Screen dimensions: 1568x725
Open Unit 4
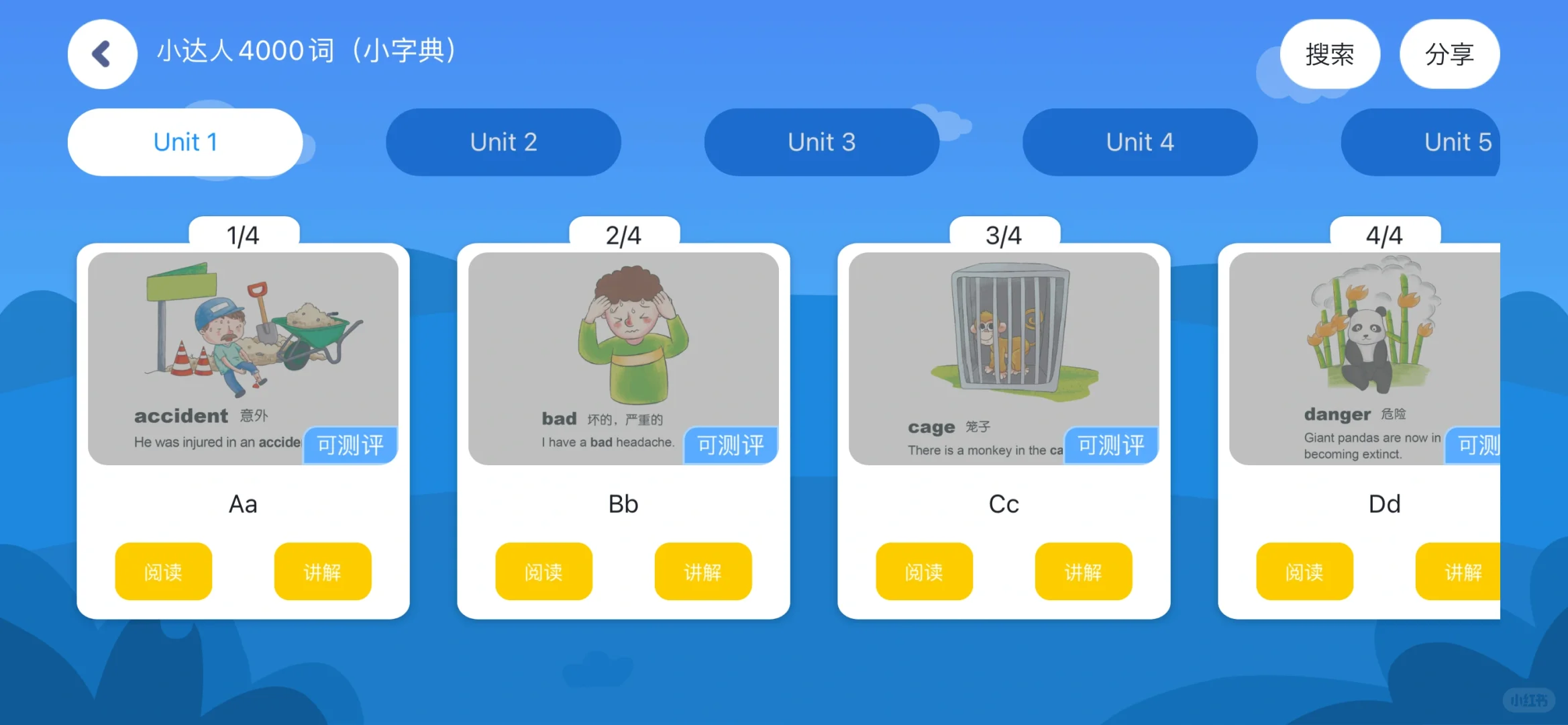click(x=1139, y=142)
